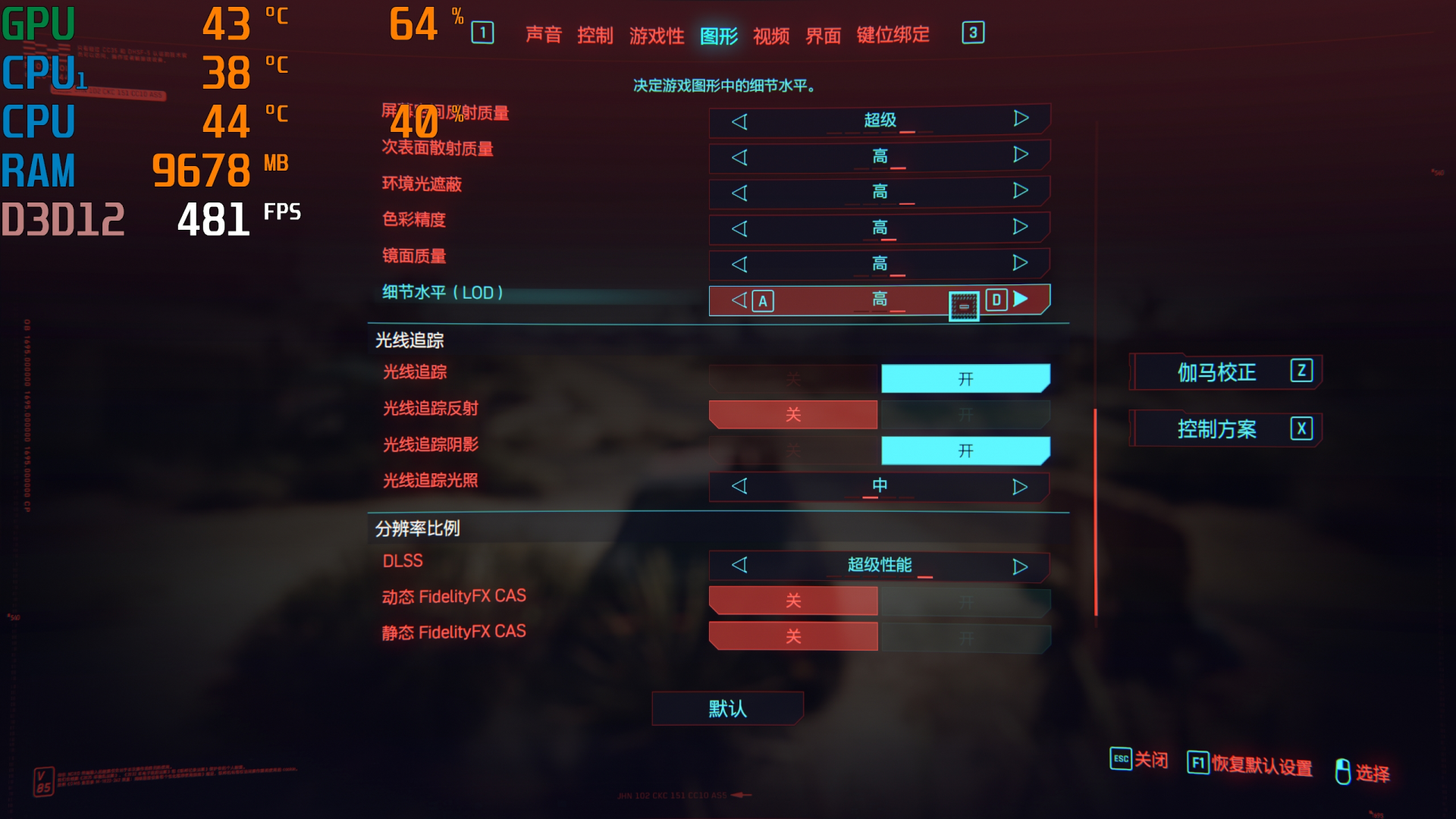Enable 光线追踪反射 by clicking 开
1456x819 pixels.
click(x=965, y=414)
